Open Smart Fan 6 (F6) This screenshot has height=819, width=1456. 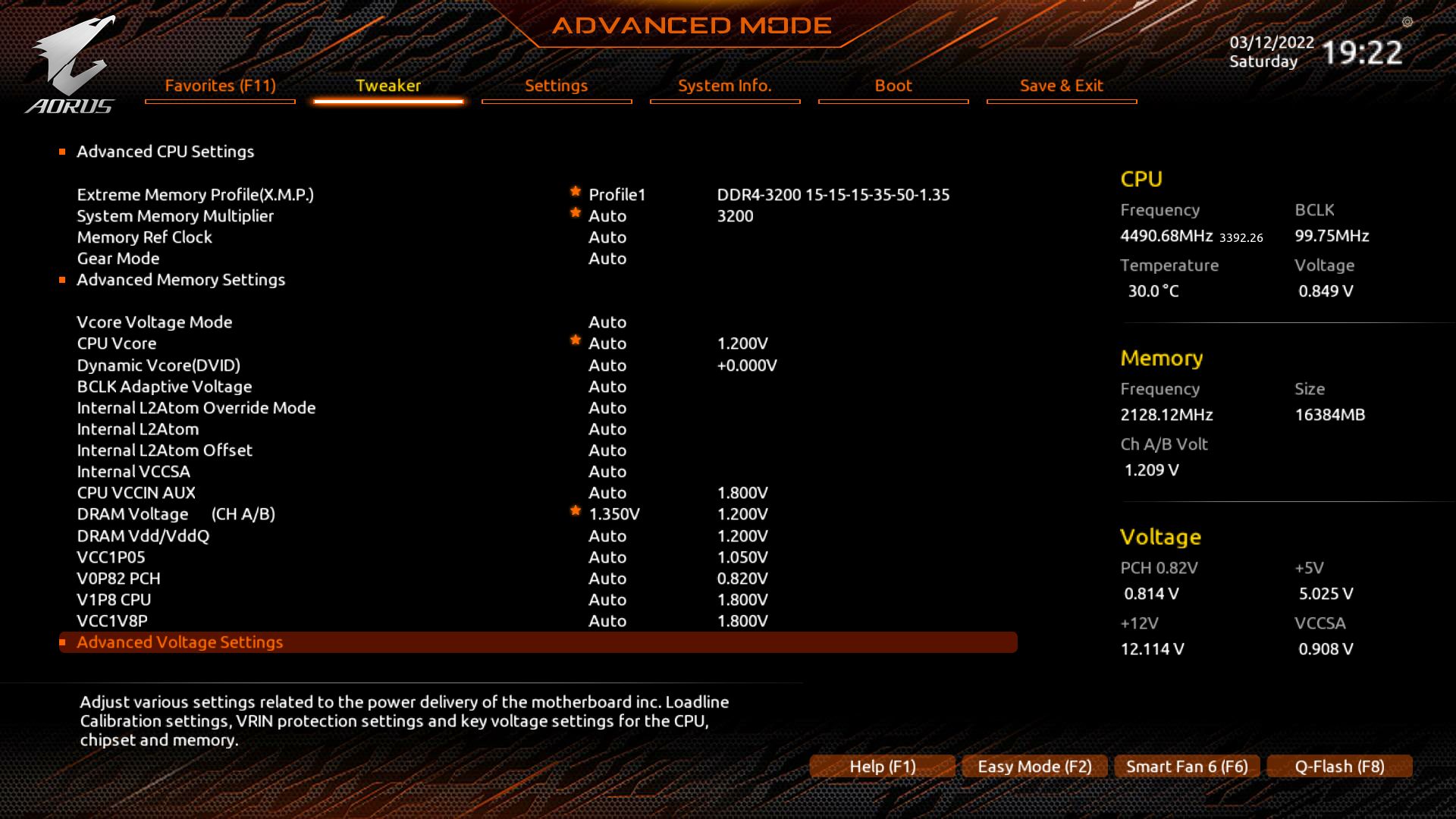[x=1186, y=767]
